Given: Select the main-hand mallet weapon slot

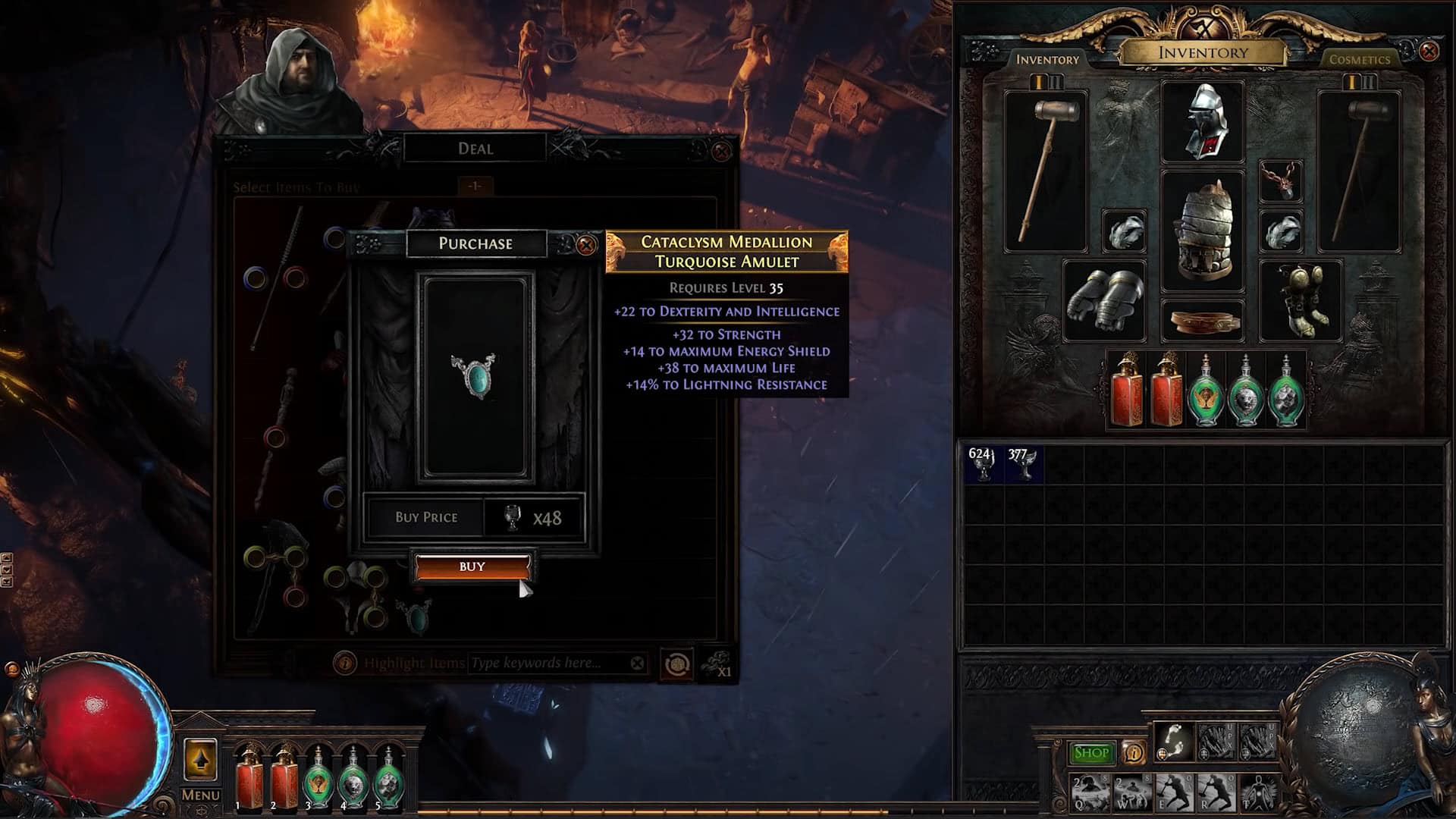Looking at the screenshot, I should (x=1046, y=171).
